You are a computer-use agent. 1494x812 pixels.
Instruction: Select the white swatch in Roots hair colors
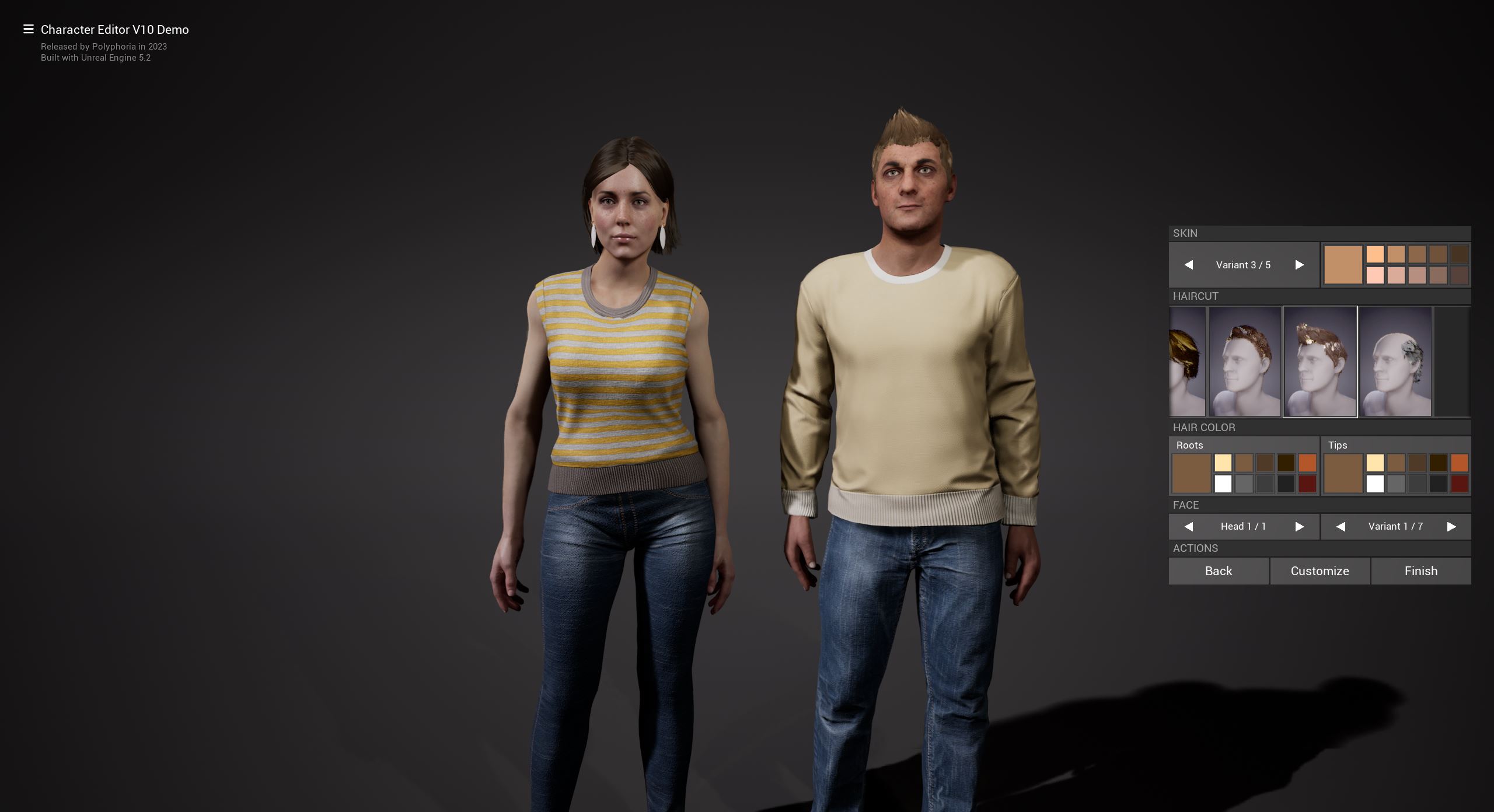[1223, 485]
